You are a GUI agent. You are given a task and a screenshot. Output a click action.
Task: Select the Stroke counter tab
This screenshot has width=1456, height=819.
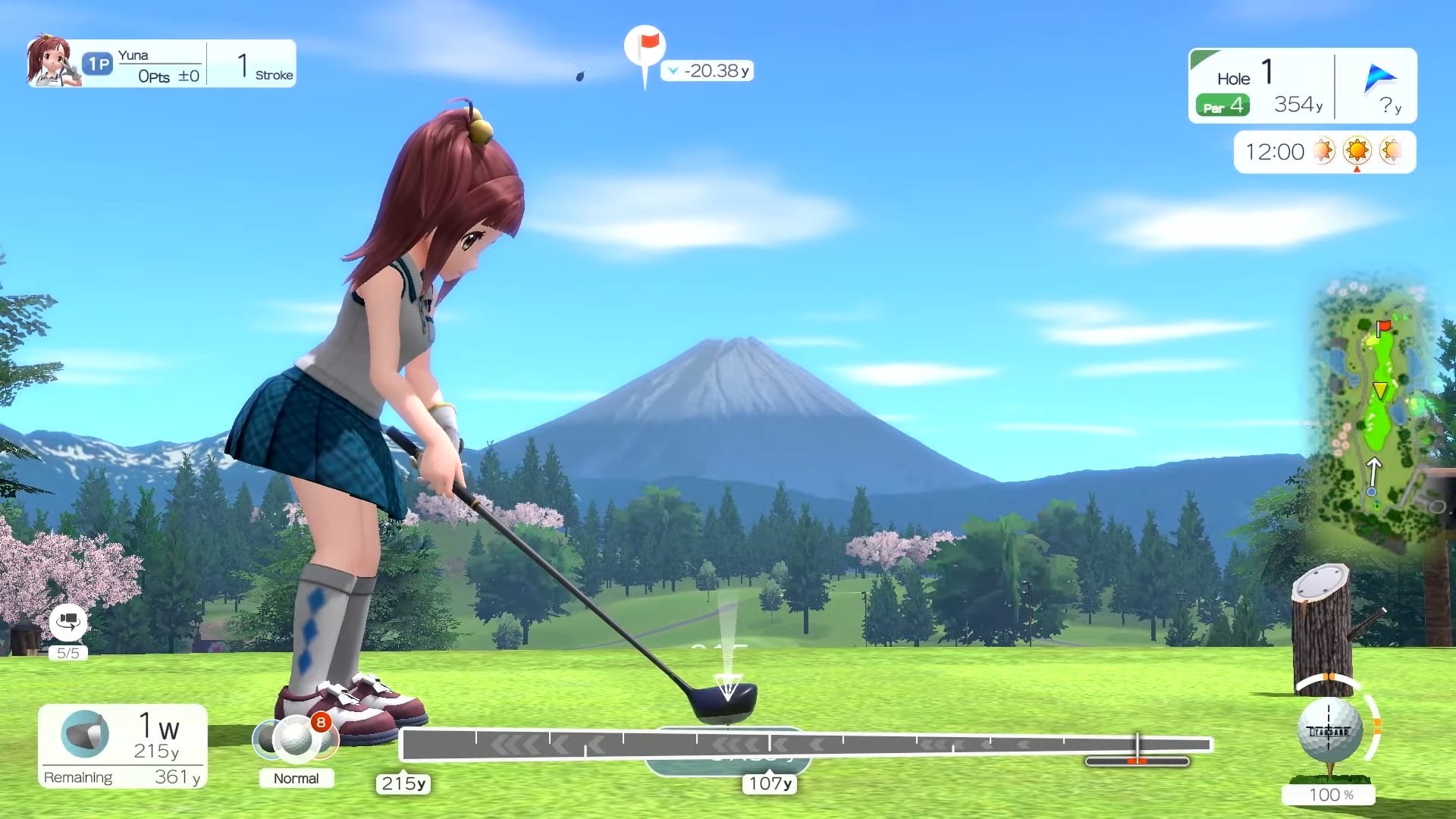tap(262, 64)
